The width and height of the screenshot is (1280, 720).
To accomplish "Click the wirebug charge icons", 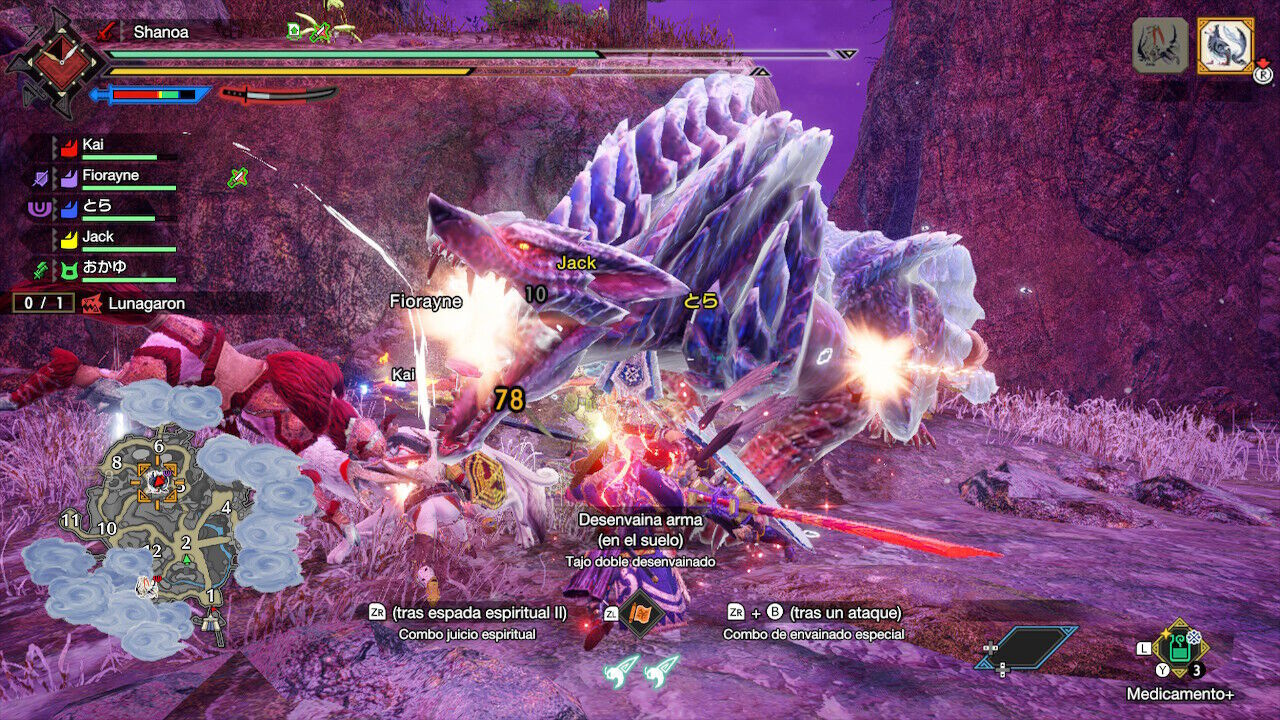I will coord(641,670).
